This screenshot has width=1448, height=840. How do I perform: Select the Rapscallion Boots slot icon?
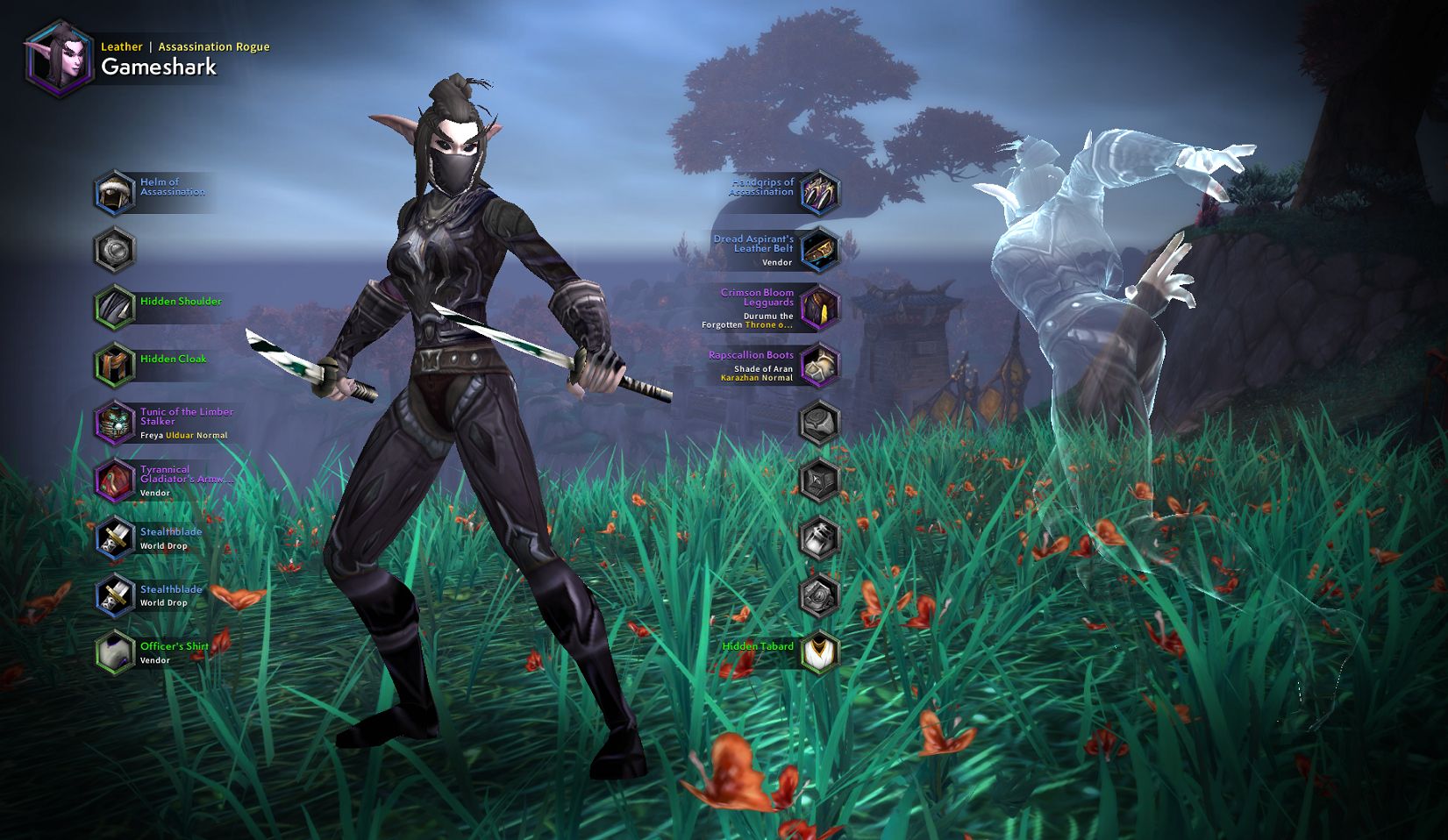818,366
